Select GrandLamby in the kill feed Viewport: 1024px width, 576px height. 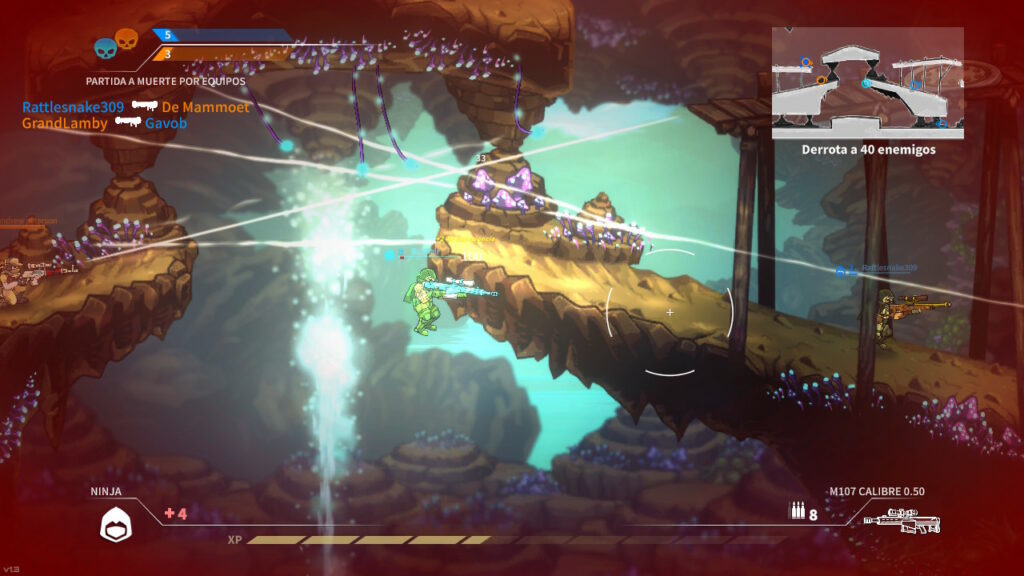coord(64,123)
